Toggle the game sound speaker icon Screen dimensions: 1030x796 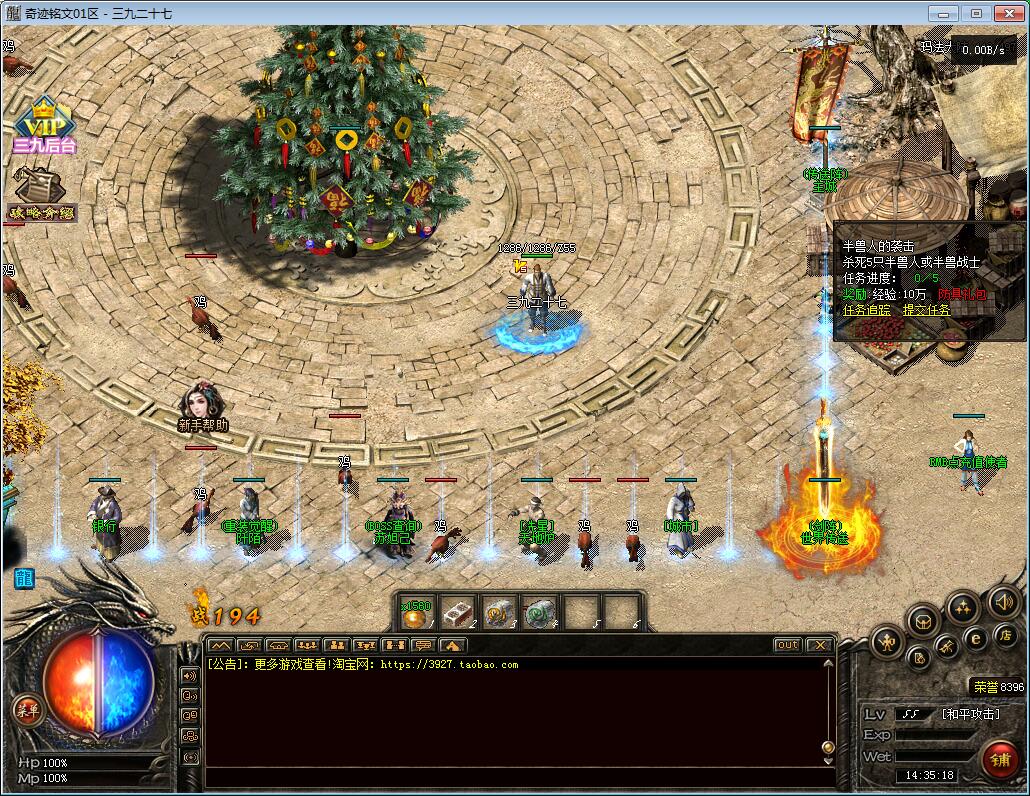click(x=1003, y=601)
